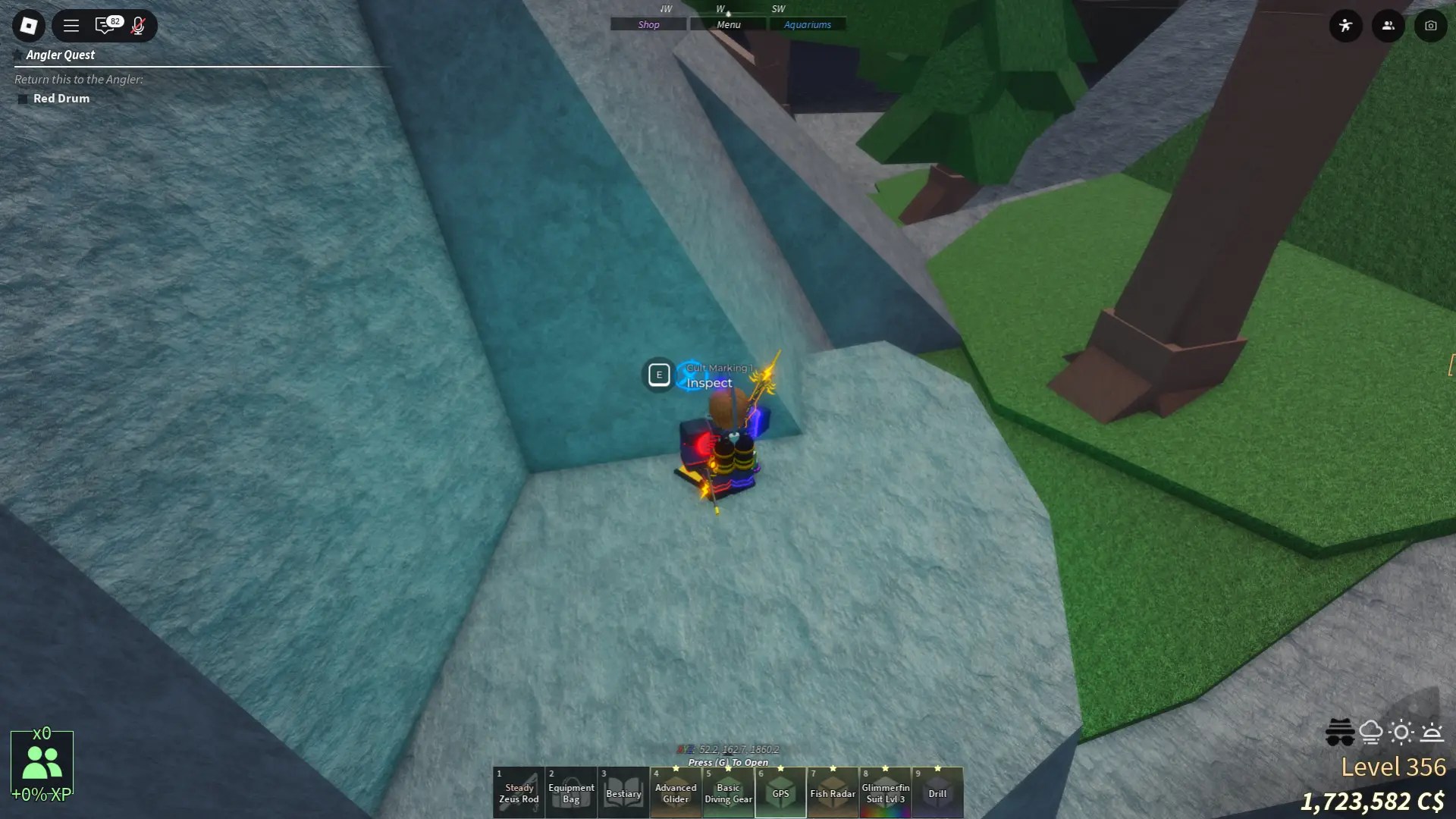
Task: Open the Equipment Bag
Action: (570, 792)
